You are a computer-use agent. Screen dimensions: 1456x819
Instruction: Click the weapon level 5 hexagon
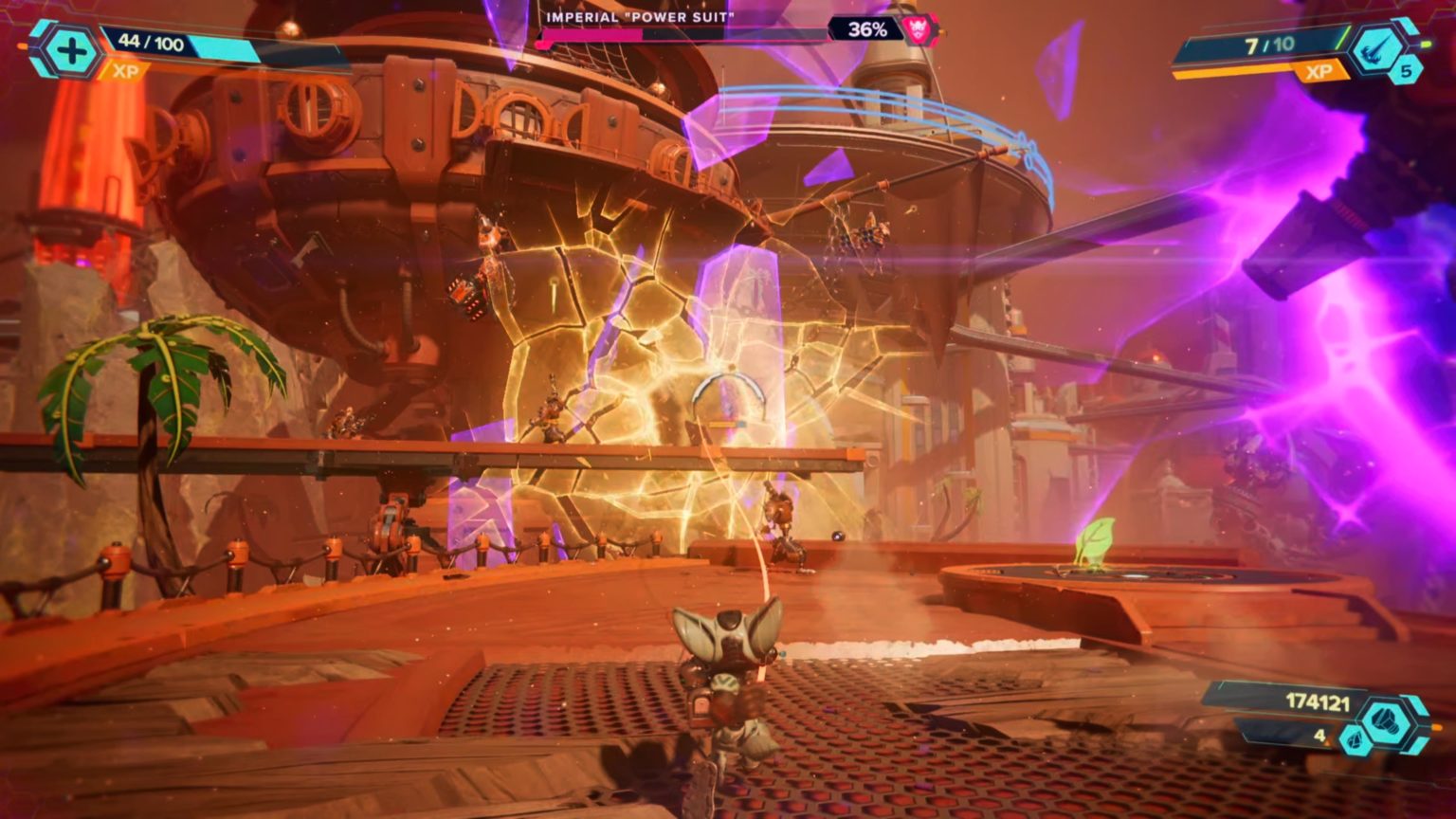[1406, 72]
